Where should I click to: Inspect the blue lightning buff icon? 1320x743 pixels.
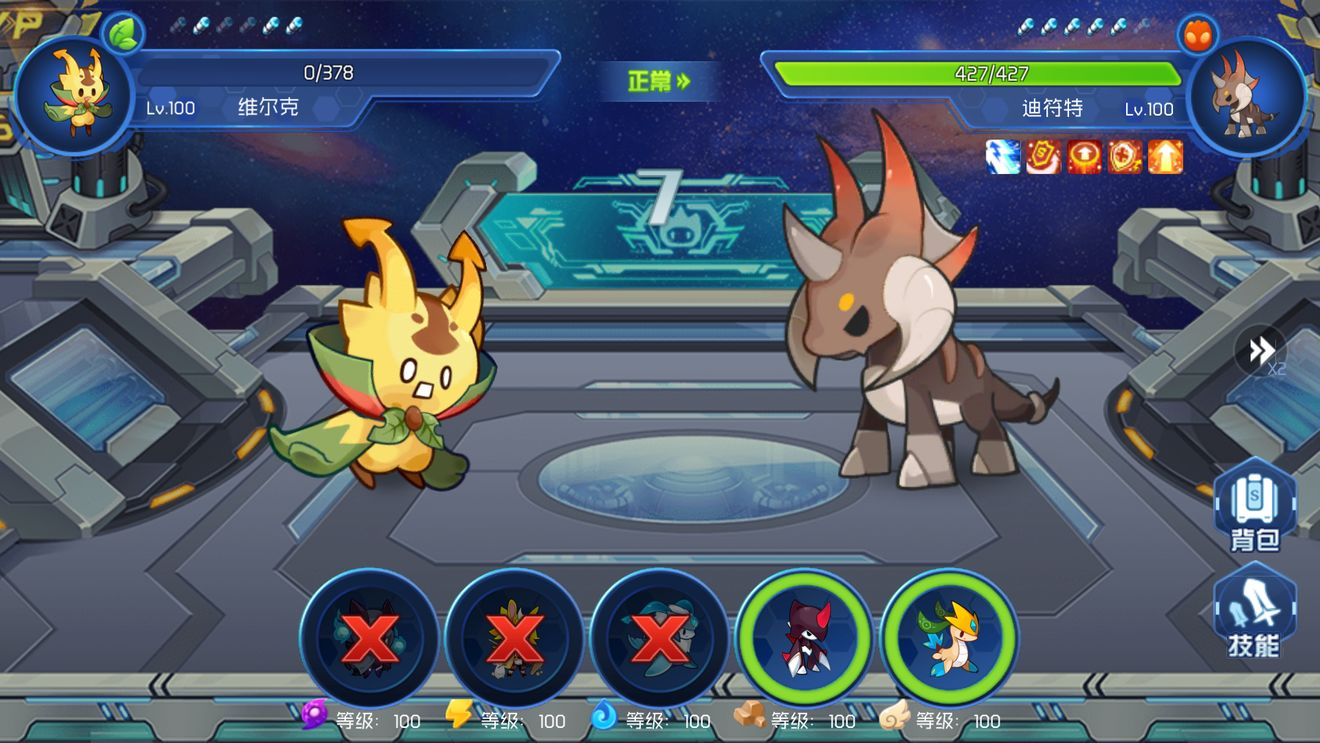coord(1003,157)
